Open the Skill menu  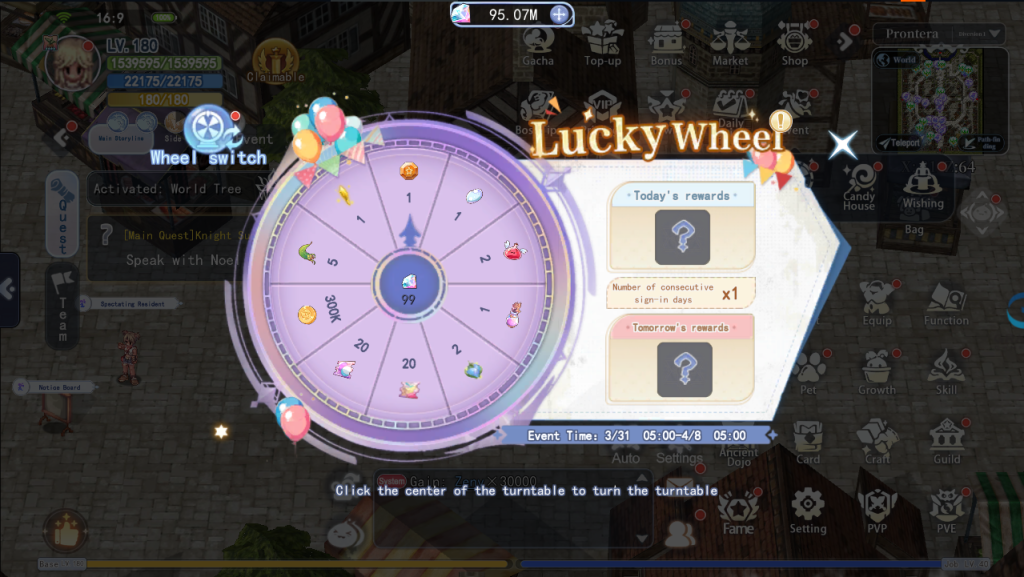coord(946,372)
